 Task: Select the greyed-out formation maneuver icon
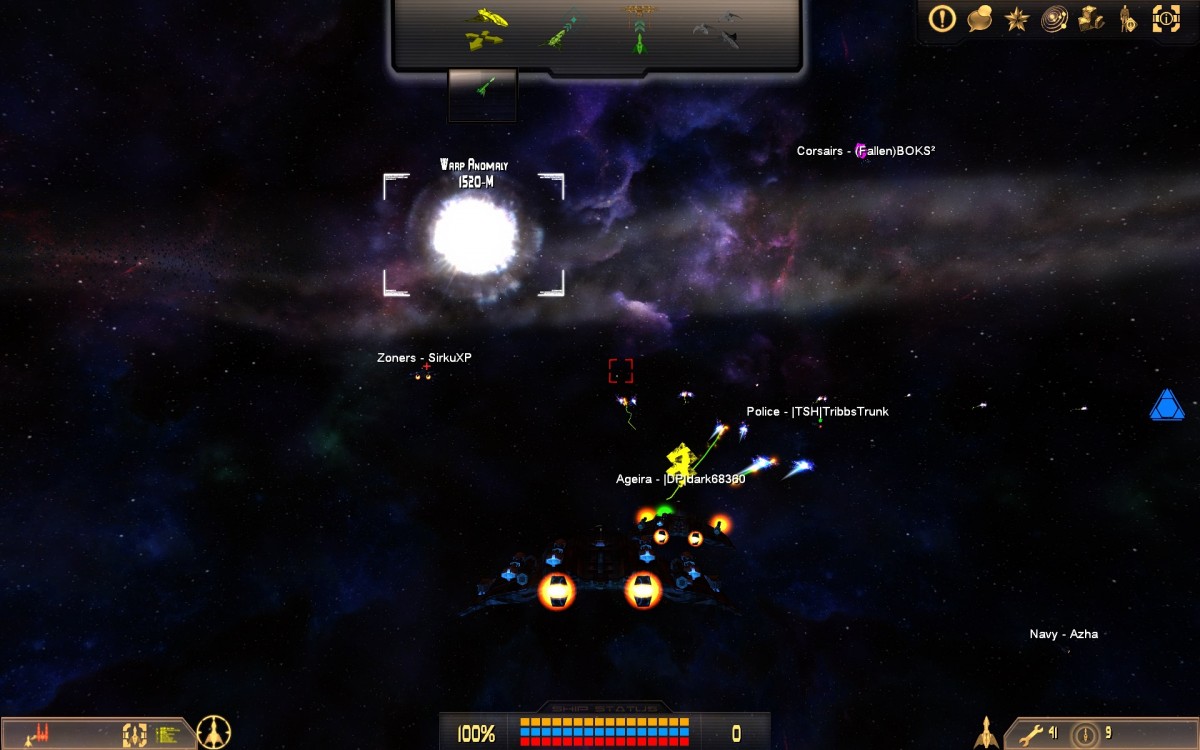(717, 29)
